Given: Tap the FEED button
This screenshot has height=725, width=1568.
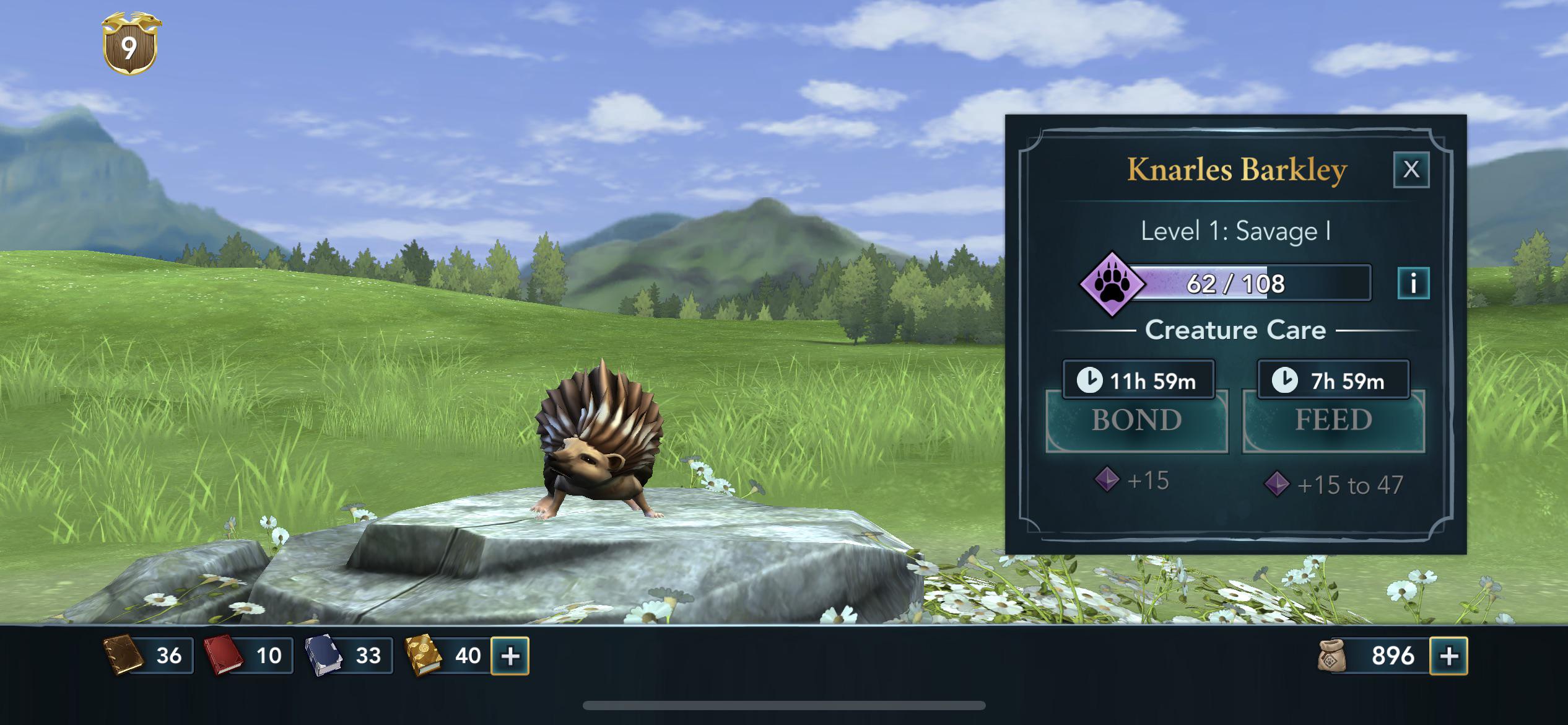Looking at the screenshot, I should (1333, 421).
